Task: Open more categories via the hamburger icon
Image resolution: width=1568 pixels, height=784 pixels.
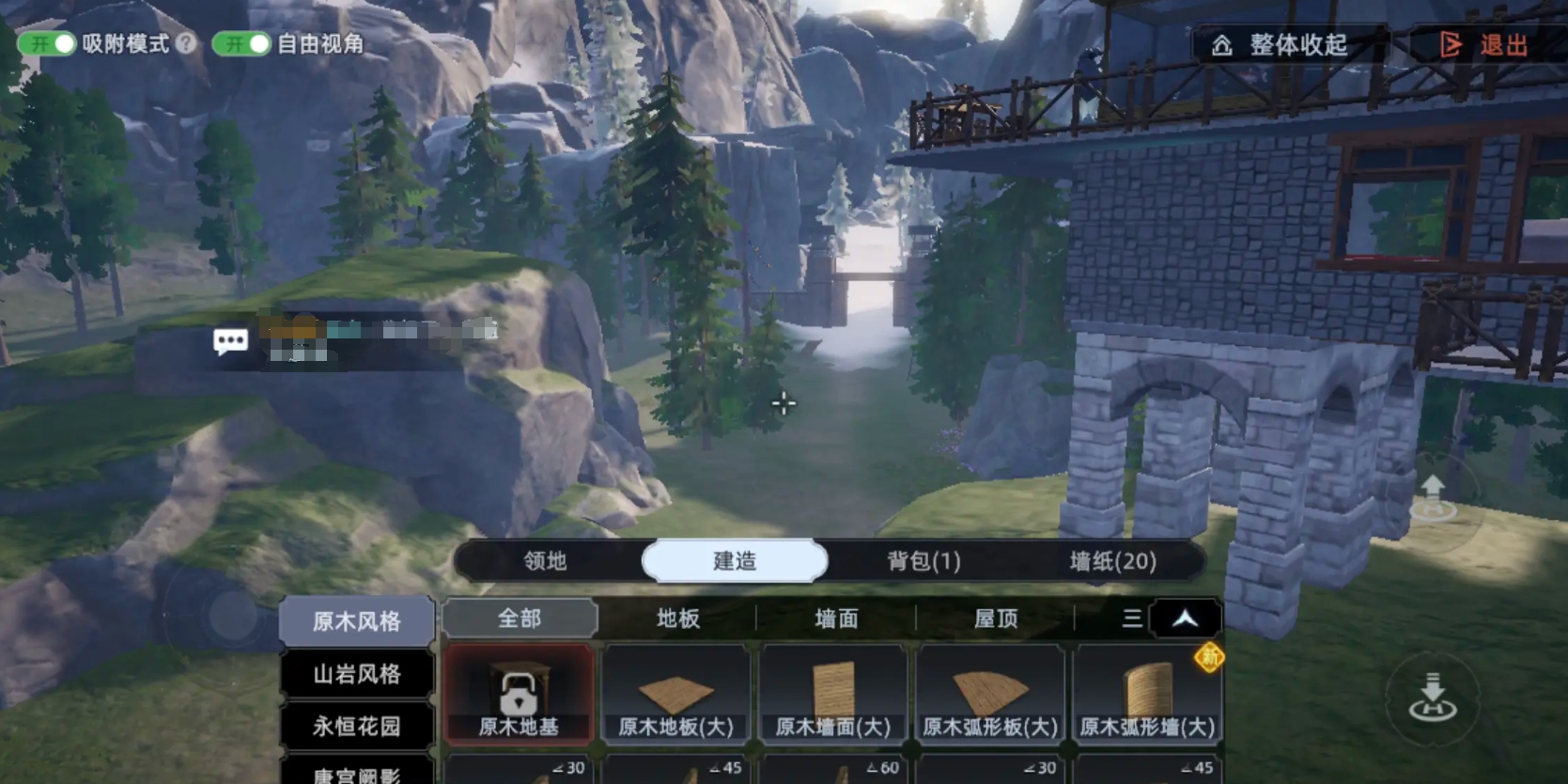Action: (x=1131, y=619)
